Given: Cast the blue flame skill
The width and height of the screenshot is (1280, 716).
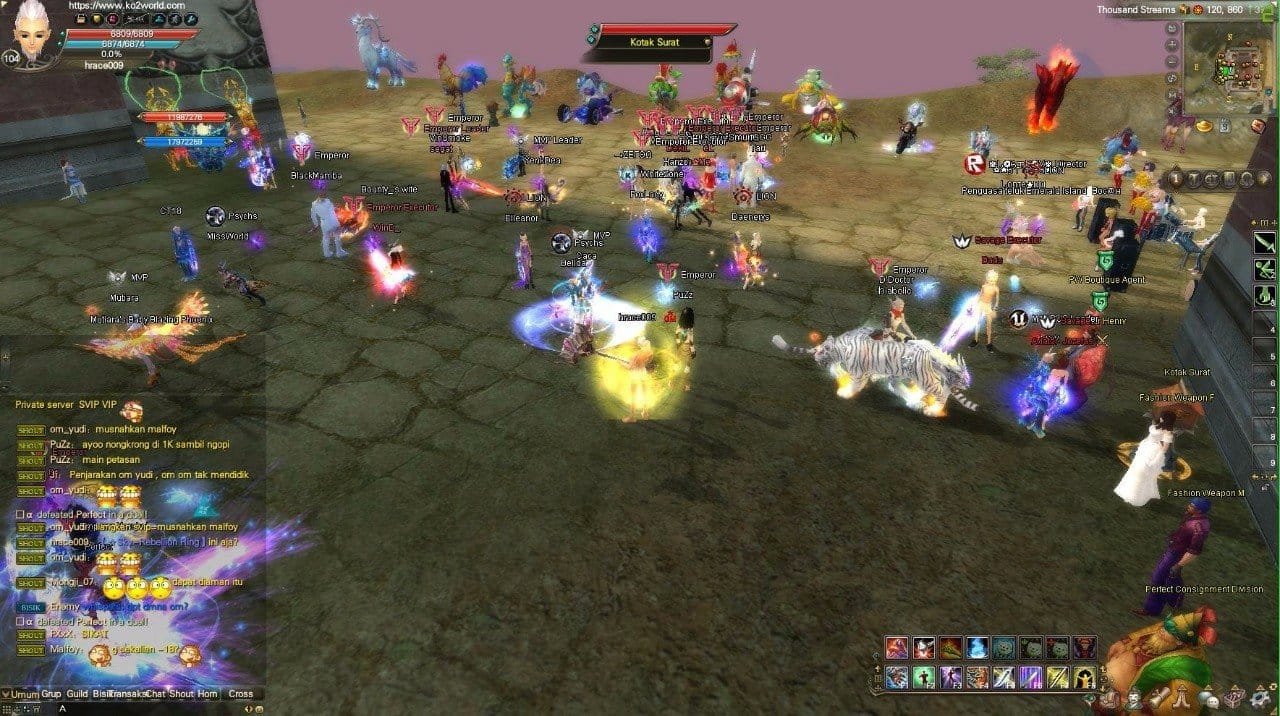Looking at the screenshot, I should click(x=978, y=648).
